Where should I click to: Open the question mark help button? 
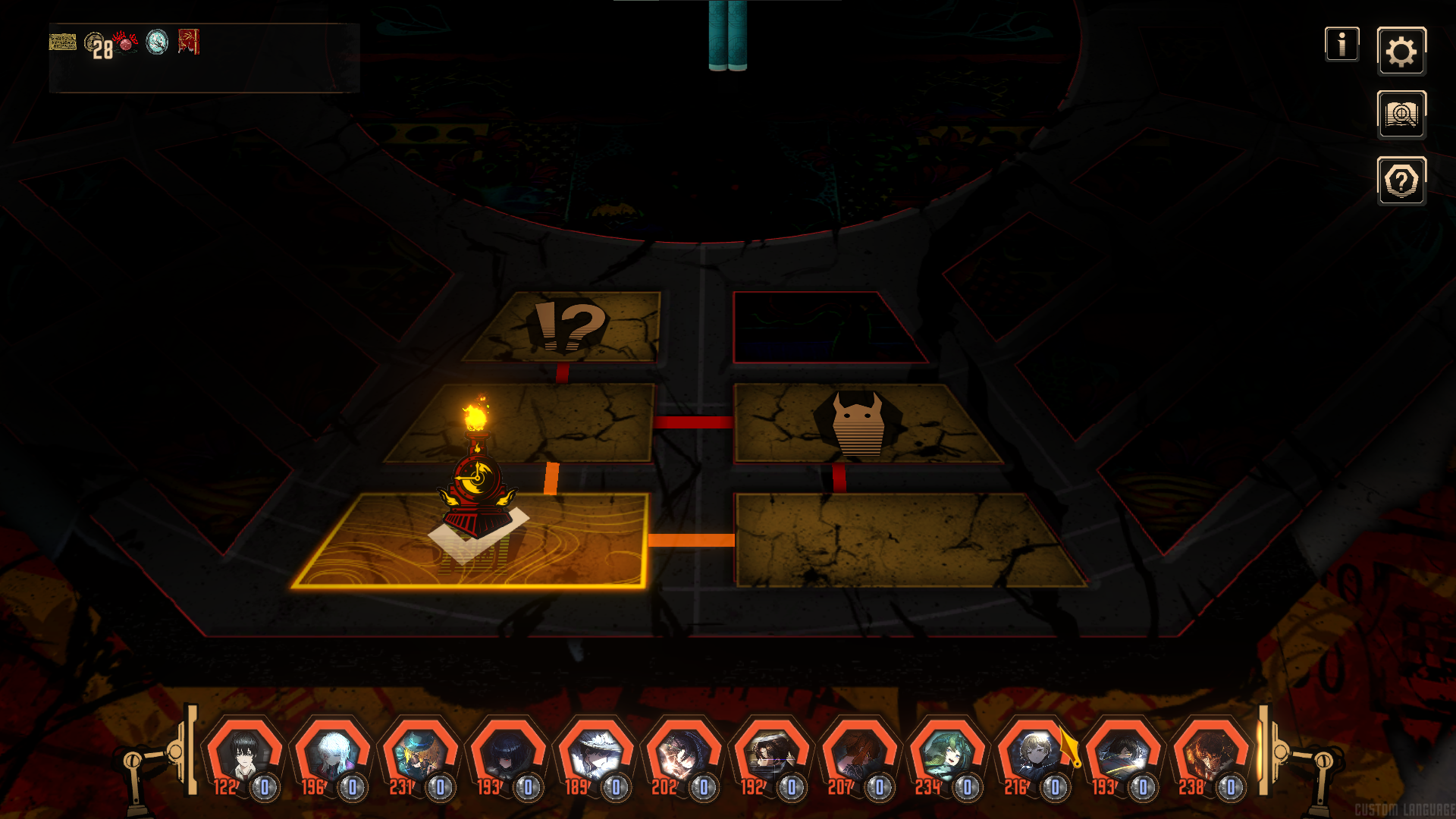[1401, 181]
